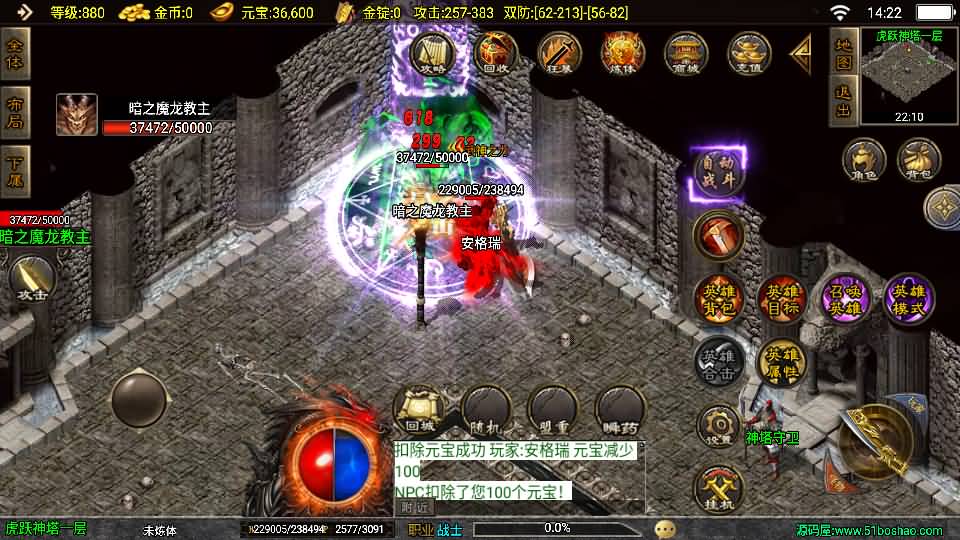Open the 炼体 body refining menu
The image size is (960, 540).
coord(622,52)
